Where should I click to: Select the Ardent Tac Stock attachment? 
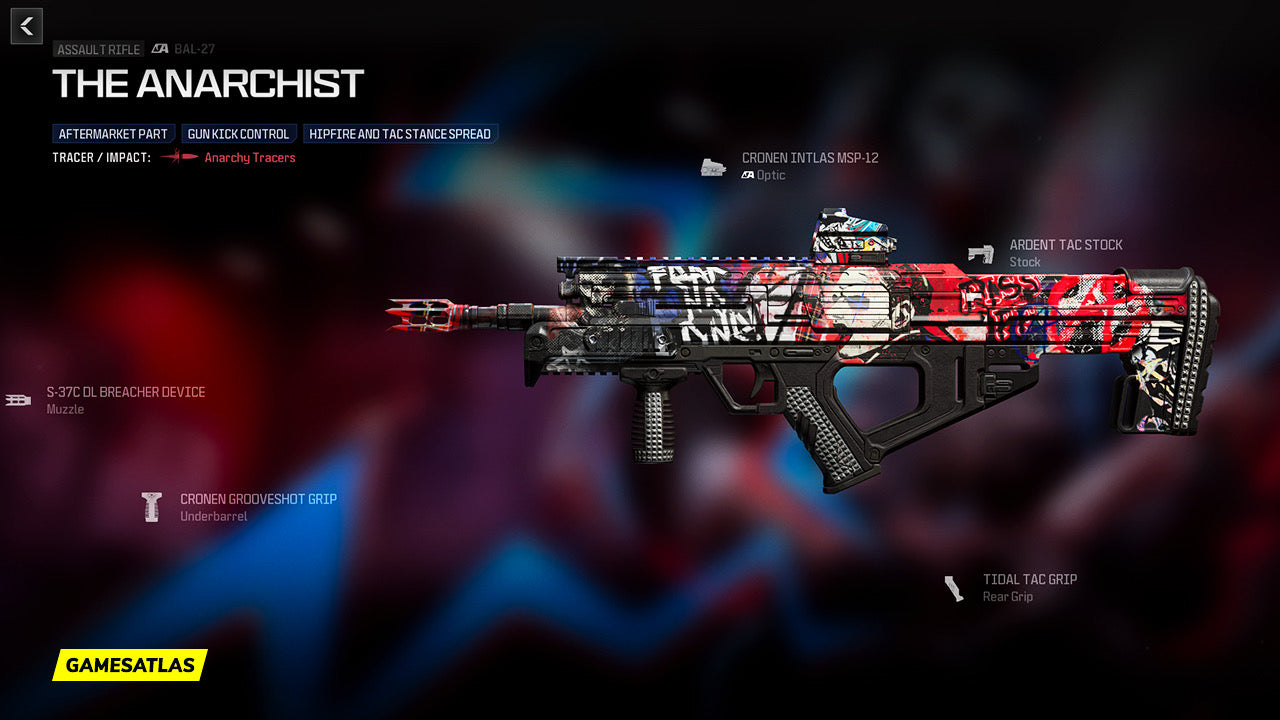[x=1065, y=245]
